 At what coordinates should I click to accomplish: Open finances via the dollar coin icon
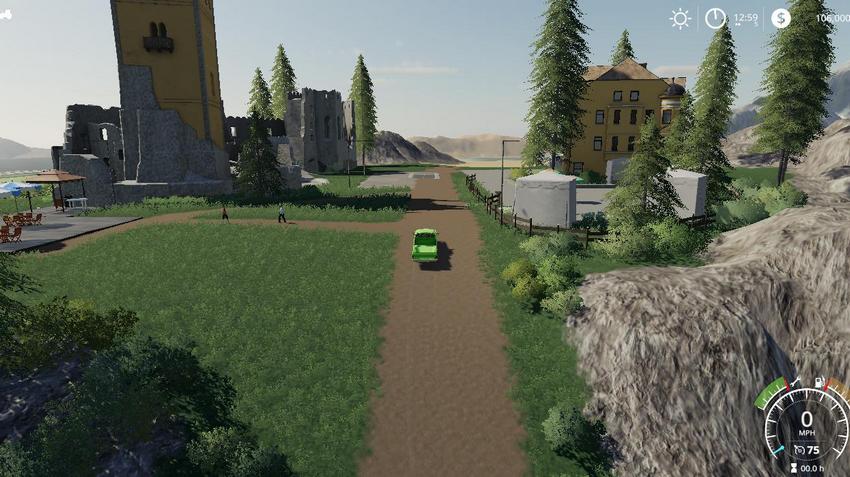tap(781, 18)
